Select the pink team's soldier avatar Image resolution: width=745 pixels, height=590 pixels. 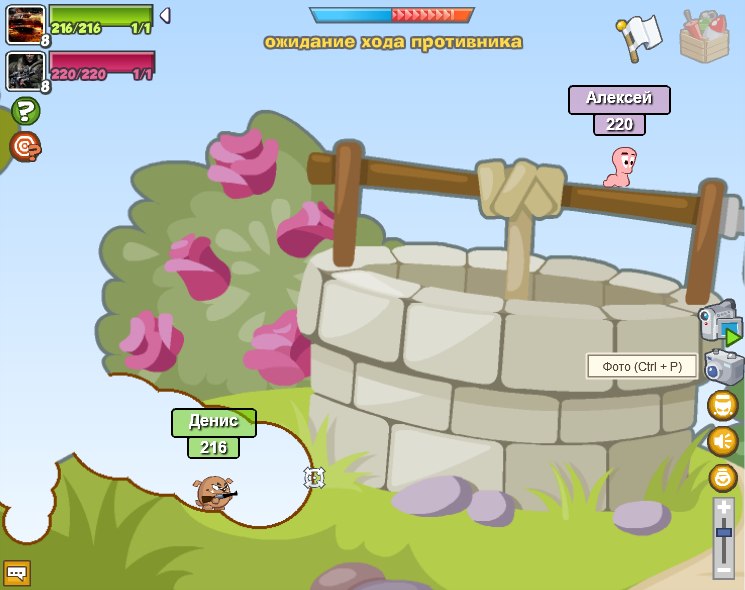(x=25, y=70)
